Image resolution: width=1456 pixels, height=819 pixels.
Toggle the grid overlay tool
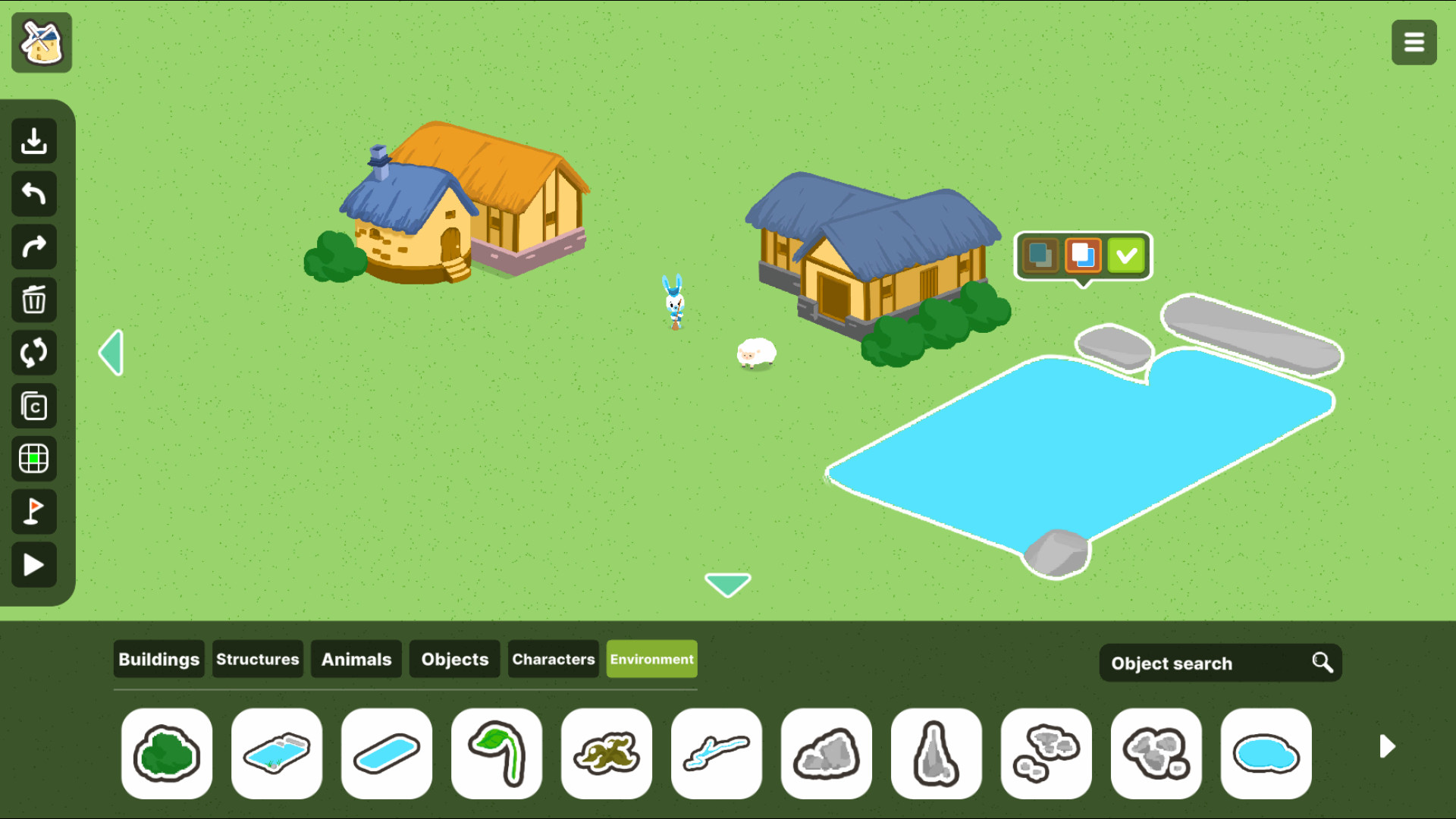click(x=33, y=459)
